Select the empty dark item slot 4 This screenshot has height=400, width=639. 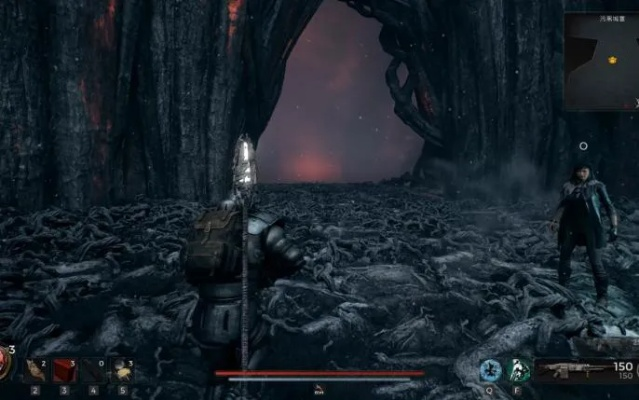[93, 371]
